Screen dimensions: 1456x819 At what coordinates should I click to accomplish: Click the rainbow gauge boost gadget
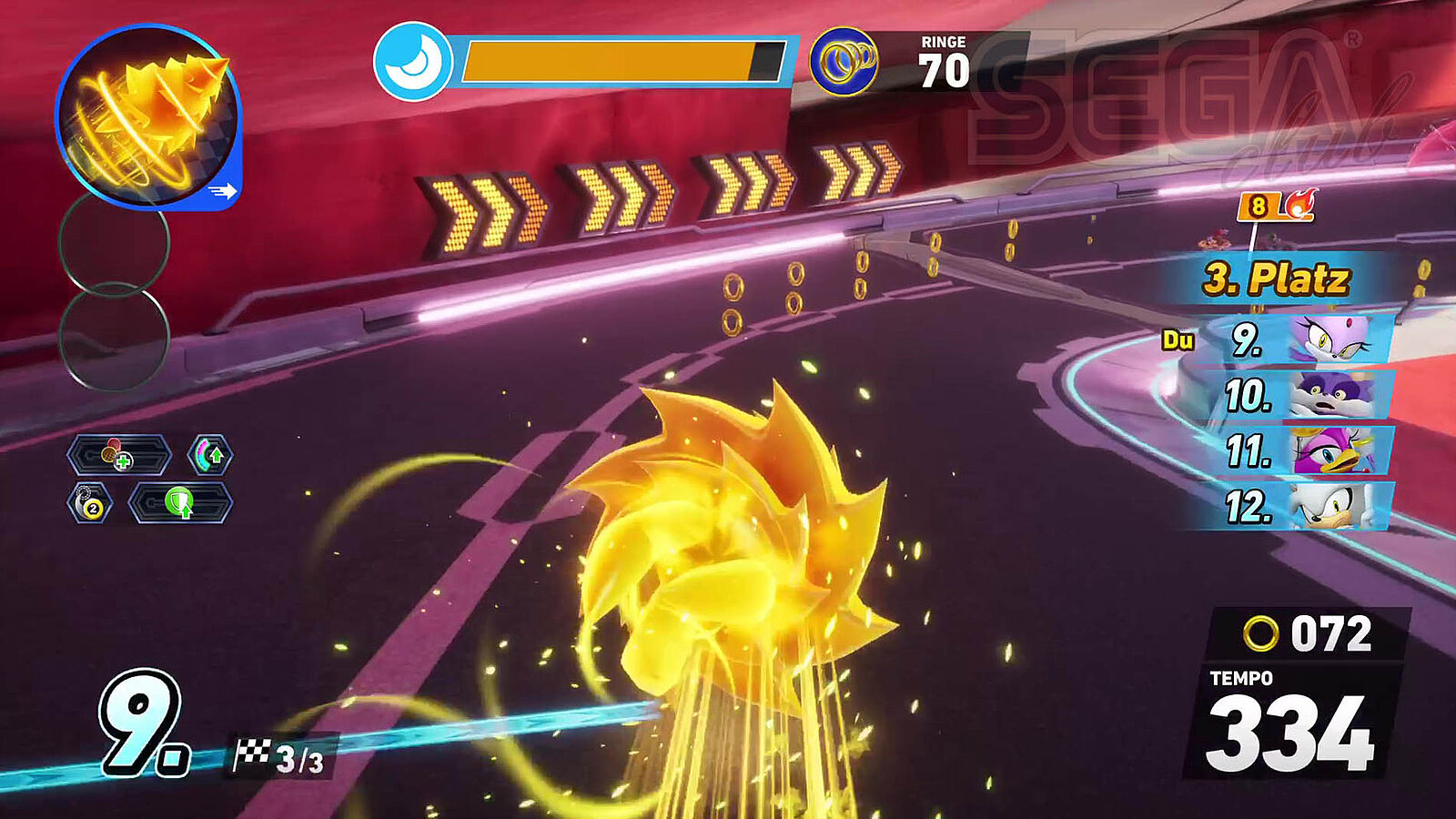[x=210, y=455]
